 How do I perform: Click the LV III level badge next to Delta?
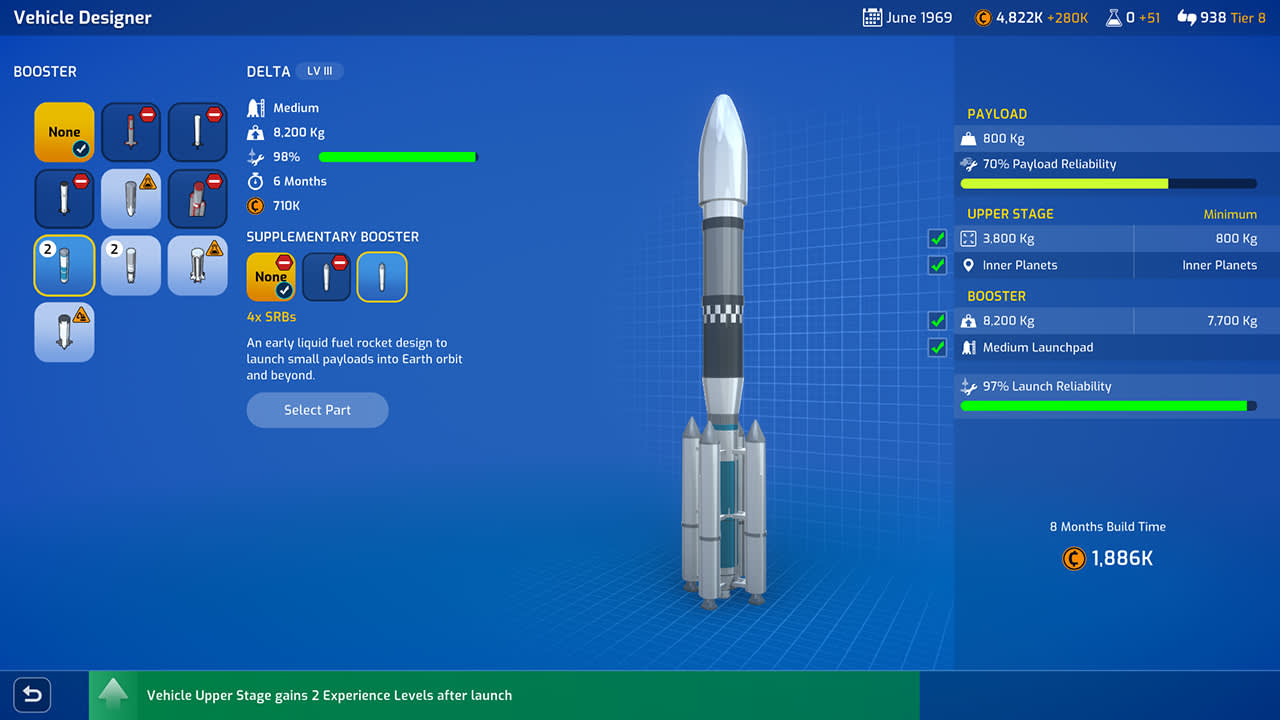320,71
